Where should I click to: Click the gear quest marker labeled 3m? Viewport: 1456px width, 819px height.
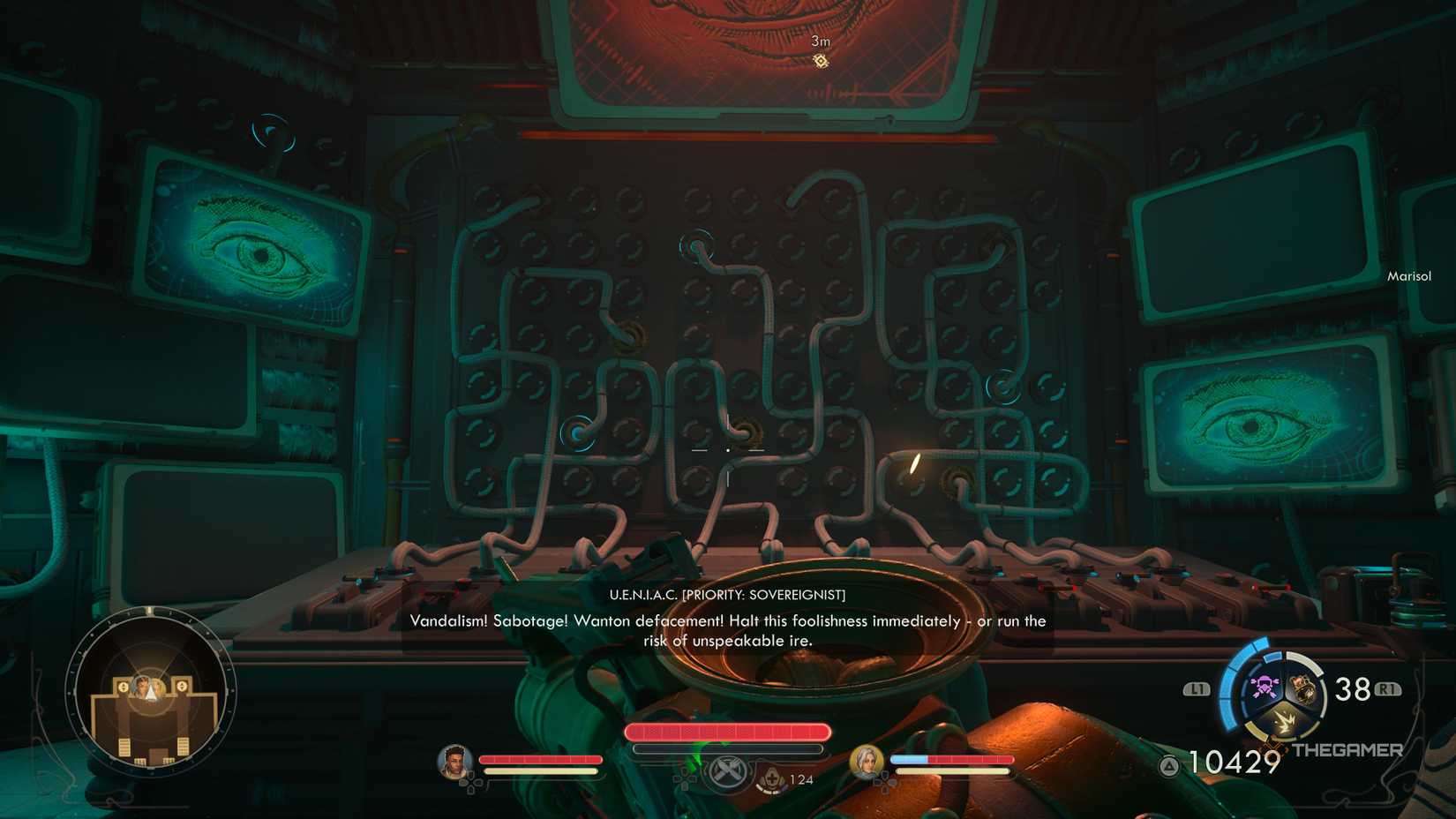[820, 58]
